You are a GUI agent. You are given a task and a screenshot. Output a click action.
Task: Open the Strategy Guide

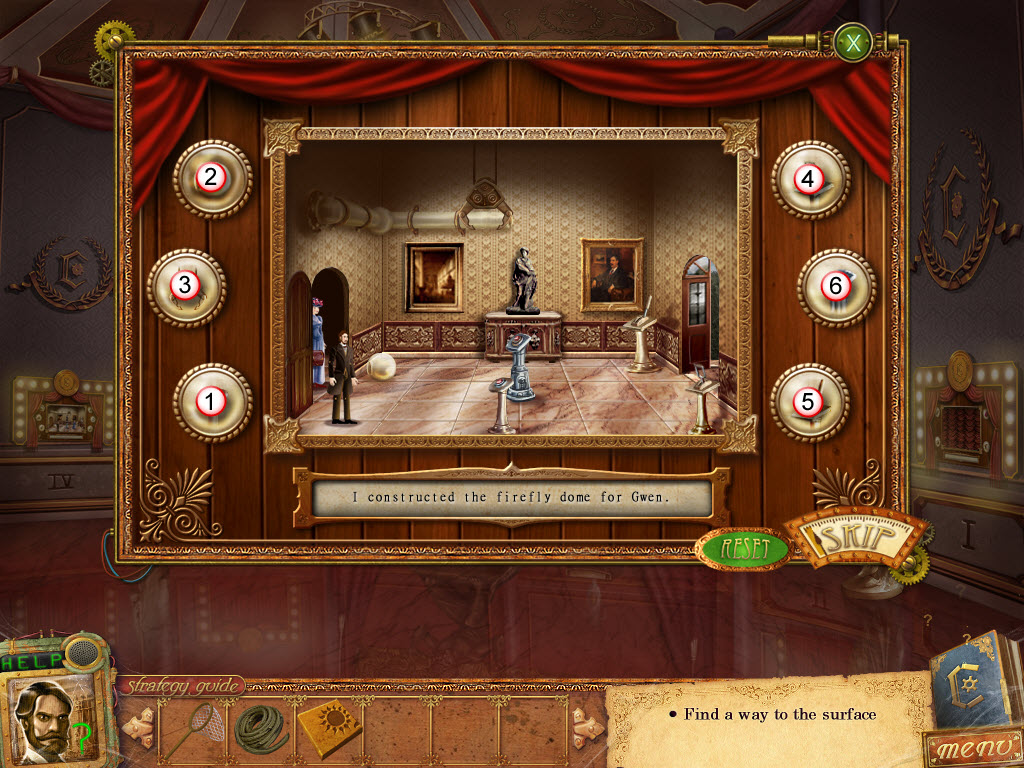[182, 686]
